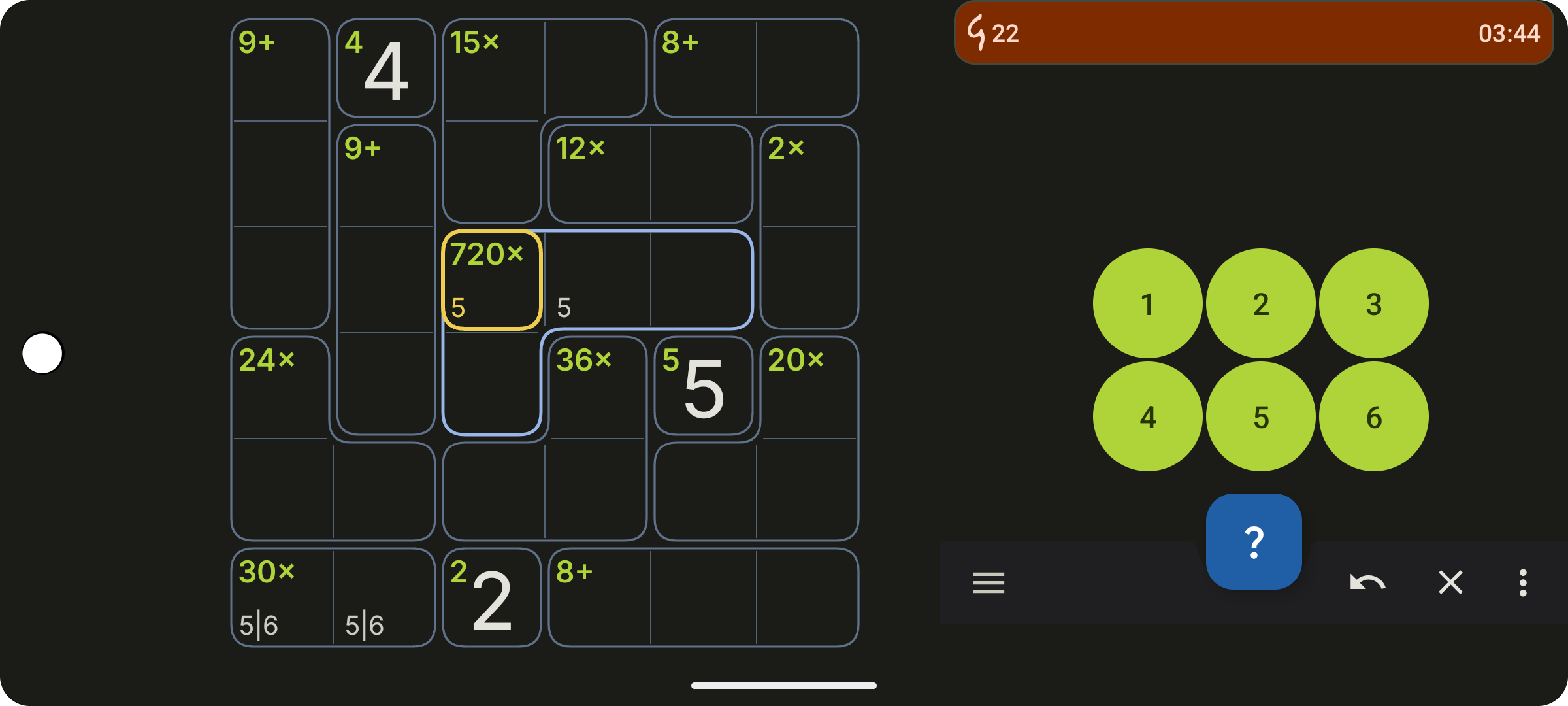
Task: Tap the blue question mark hint button
Action: (x=1253, y=541)
